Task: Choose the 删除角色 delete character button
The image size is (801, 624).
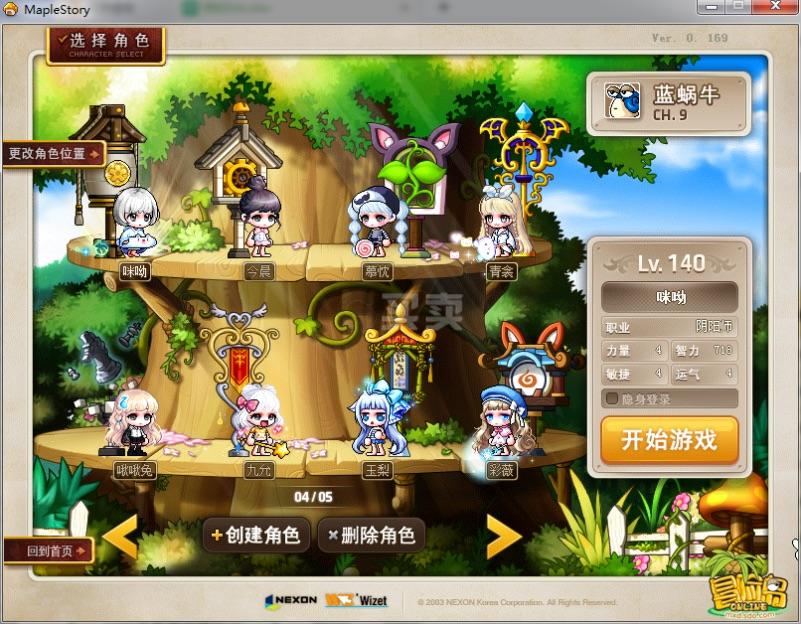Action: (x=371, y=535)
